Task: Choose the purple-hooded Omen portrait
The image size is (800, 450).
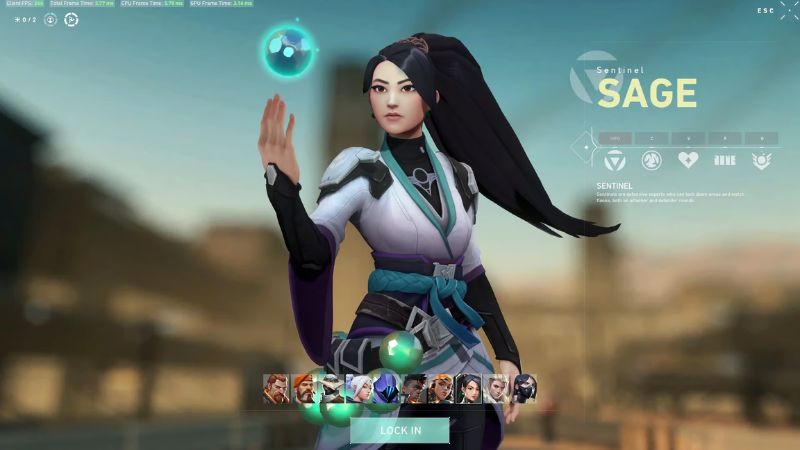Action: (386, 389)
